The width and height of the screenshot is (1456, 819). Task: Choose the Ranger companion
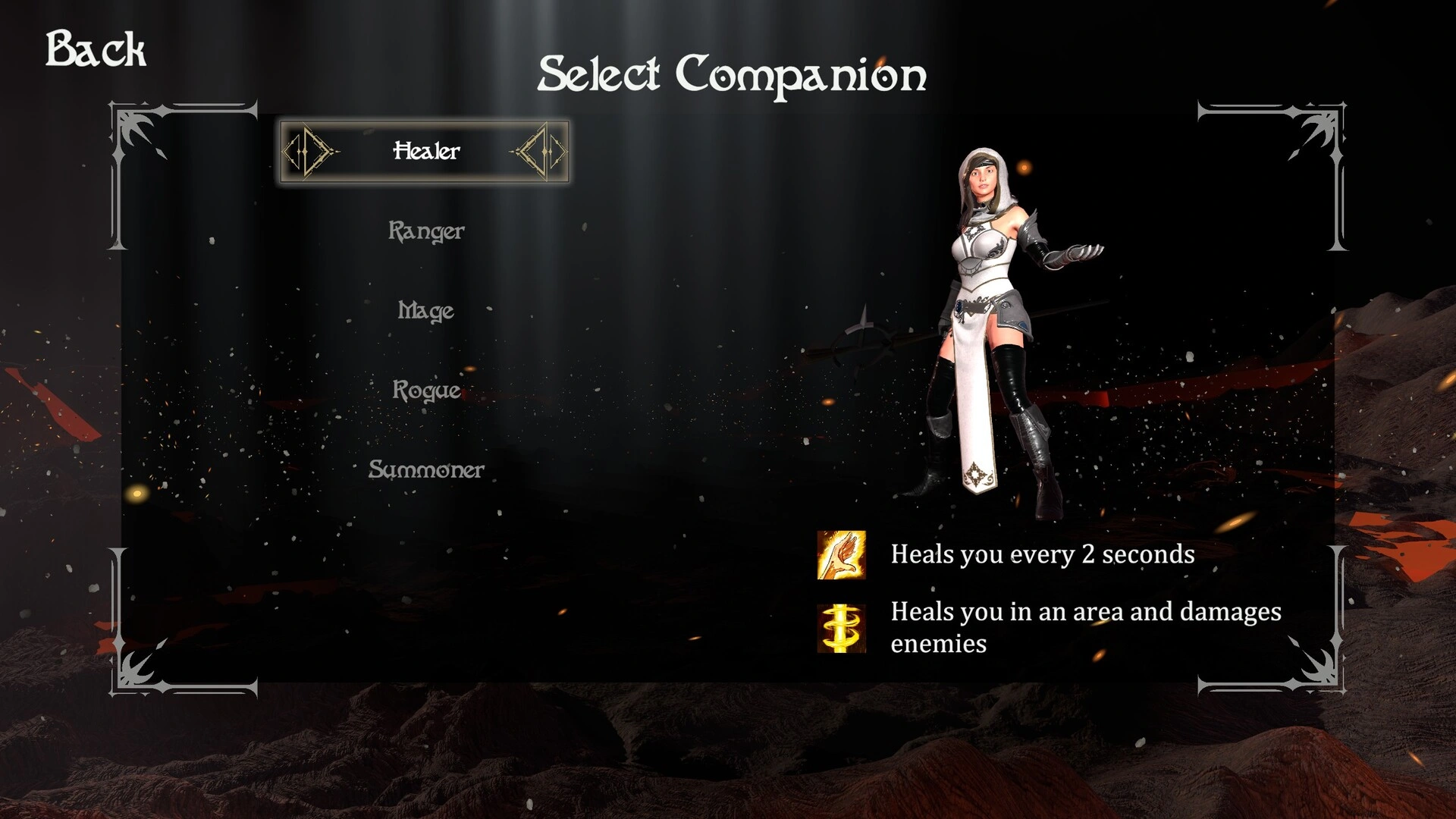point(426,231)
